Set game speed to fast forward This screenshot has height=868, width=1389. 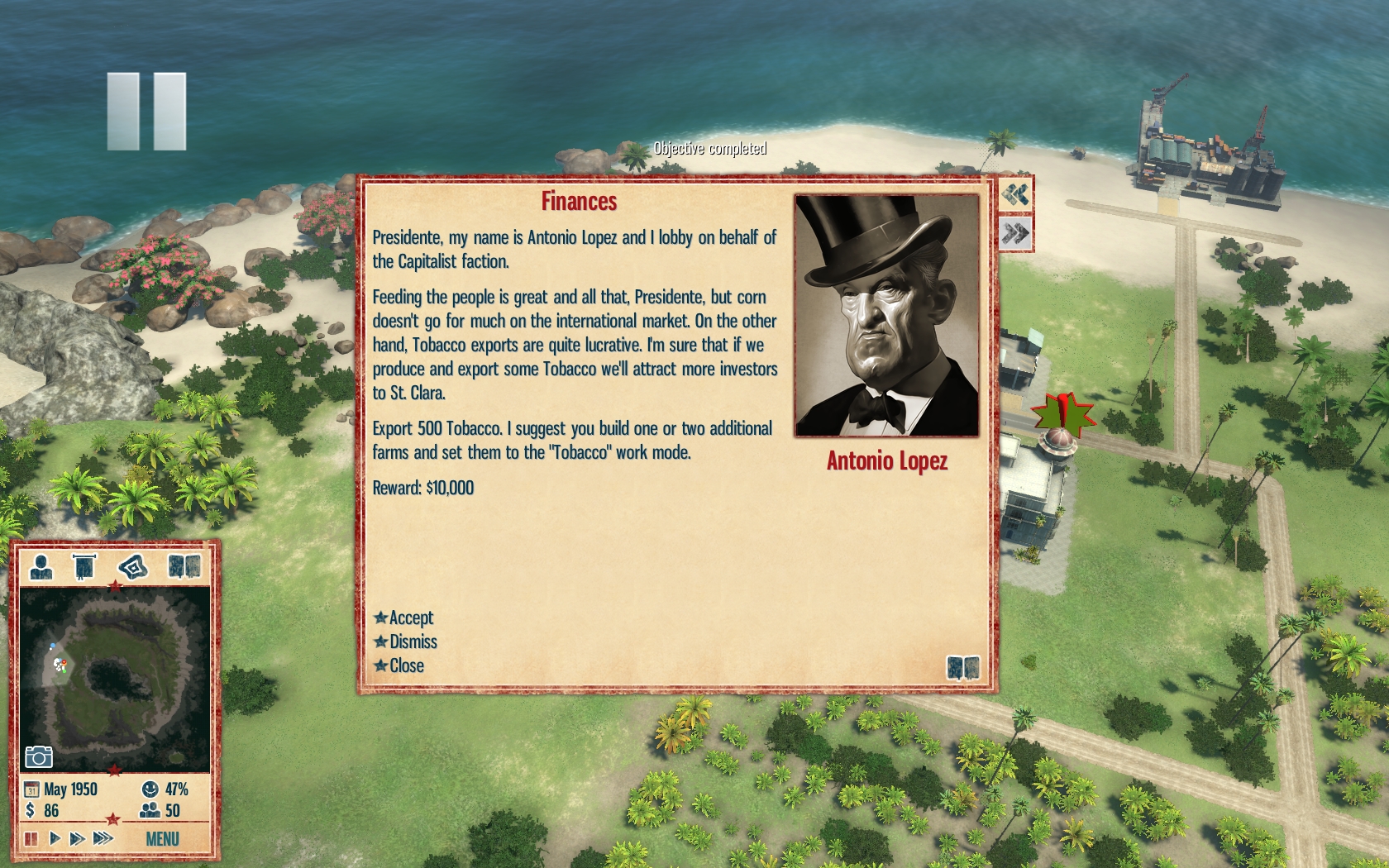point(77,839)
